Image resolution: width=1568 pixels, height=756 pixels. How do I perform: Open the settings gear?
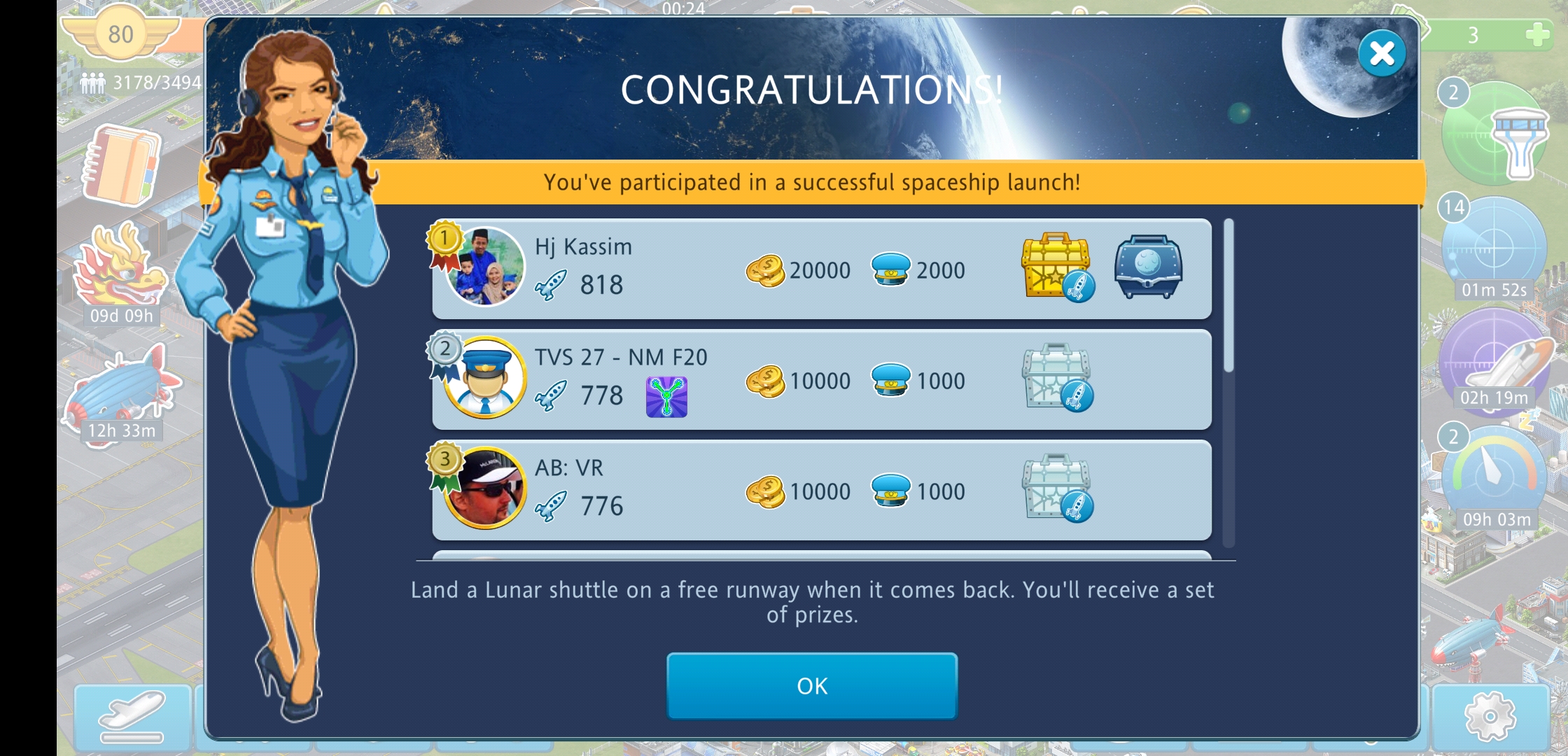1490,715
